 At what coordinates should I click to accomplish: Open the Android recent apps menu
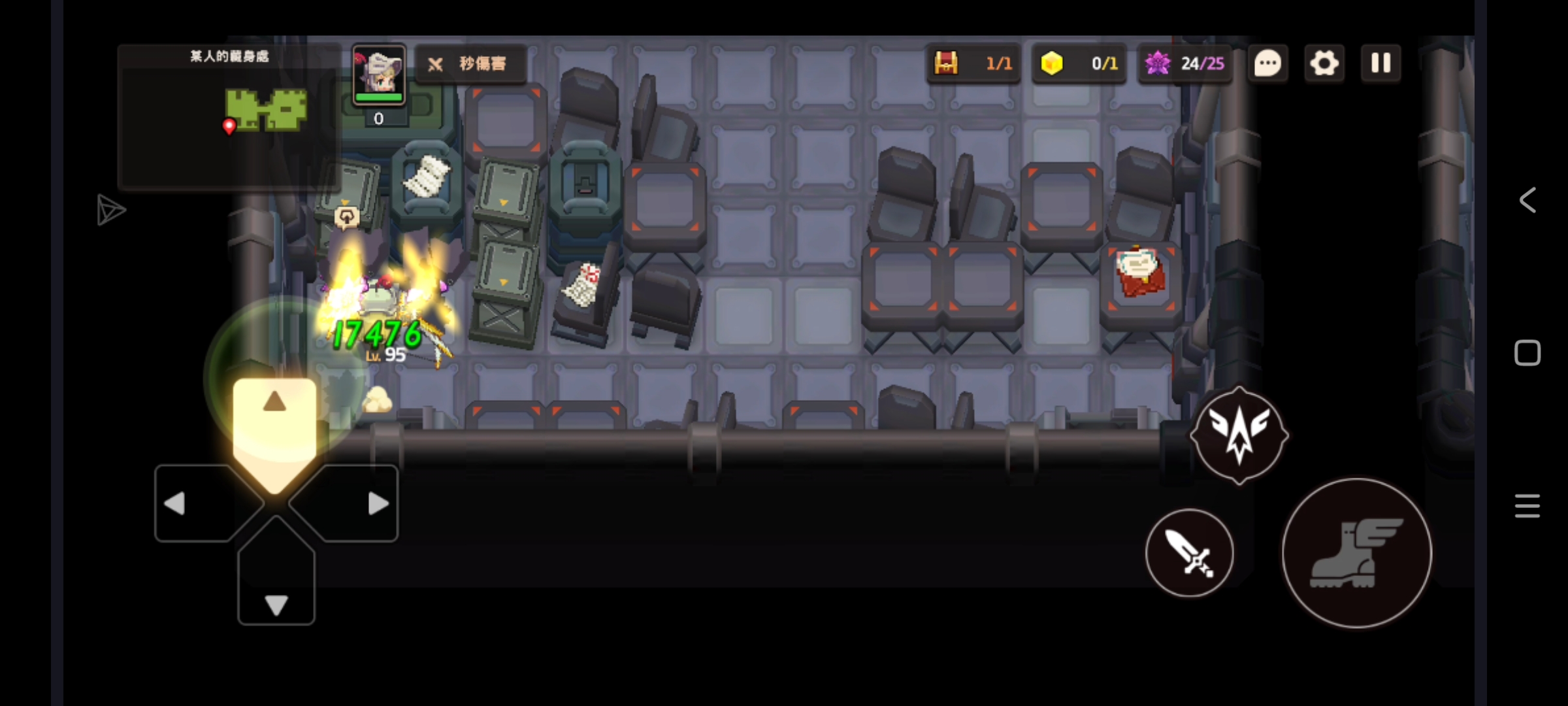(1527, 506)
